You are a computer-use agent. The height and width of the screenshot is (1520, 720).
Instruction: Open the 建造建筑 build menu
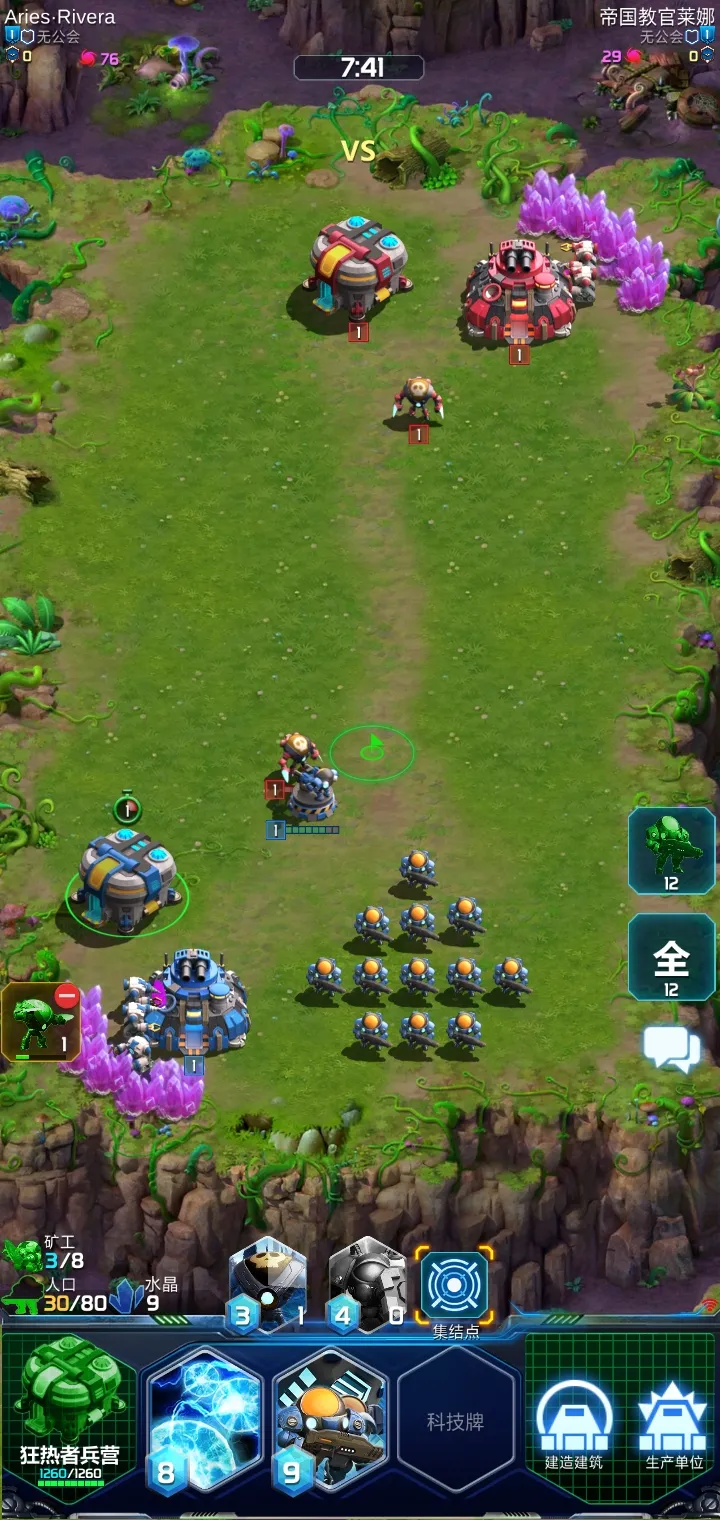point(574,1422)
